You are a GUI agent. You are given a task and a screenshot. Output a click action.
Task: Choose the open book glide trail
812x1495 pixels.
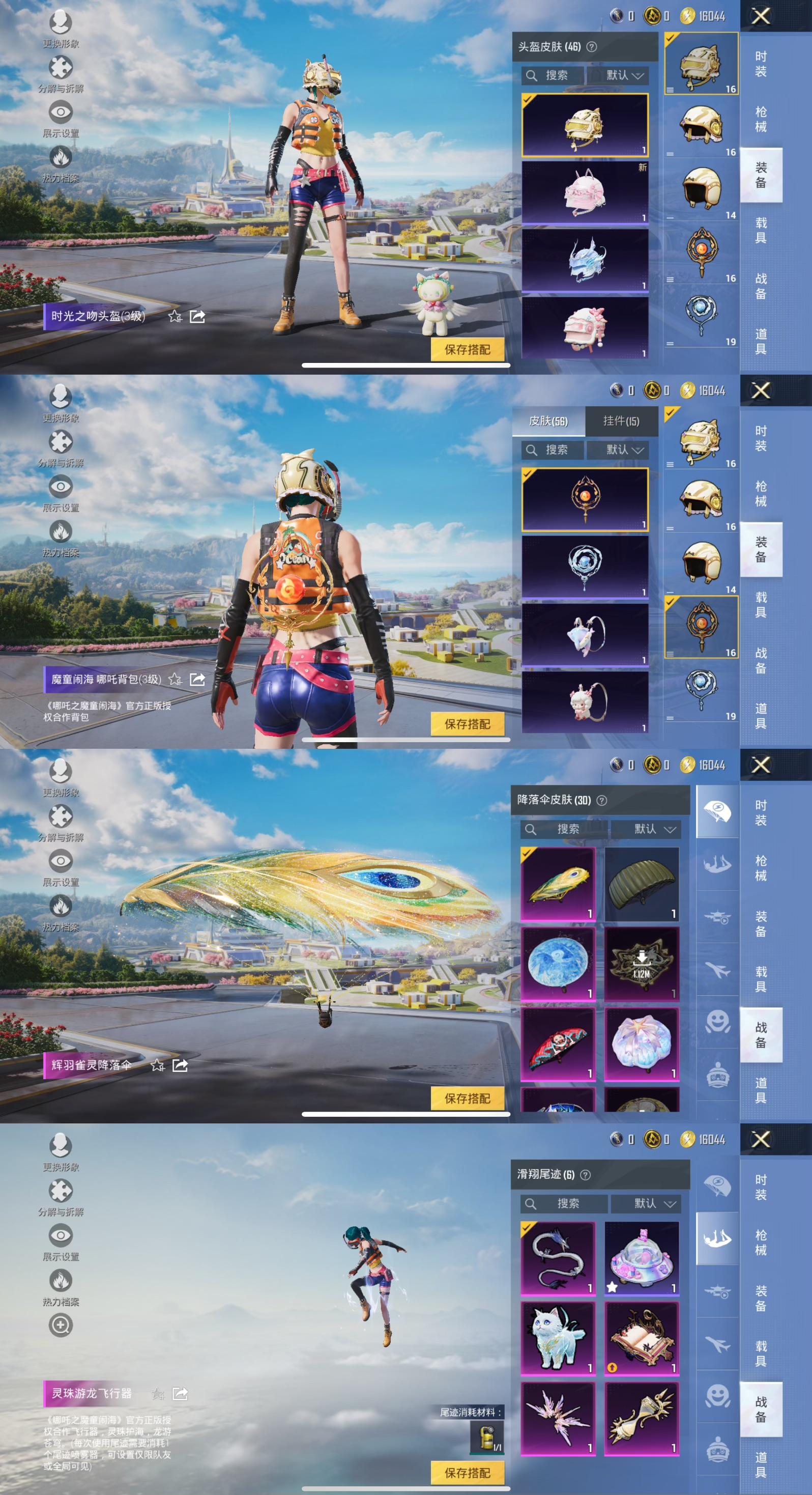[x=642, y=1338]
